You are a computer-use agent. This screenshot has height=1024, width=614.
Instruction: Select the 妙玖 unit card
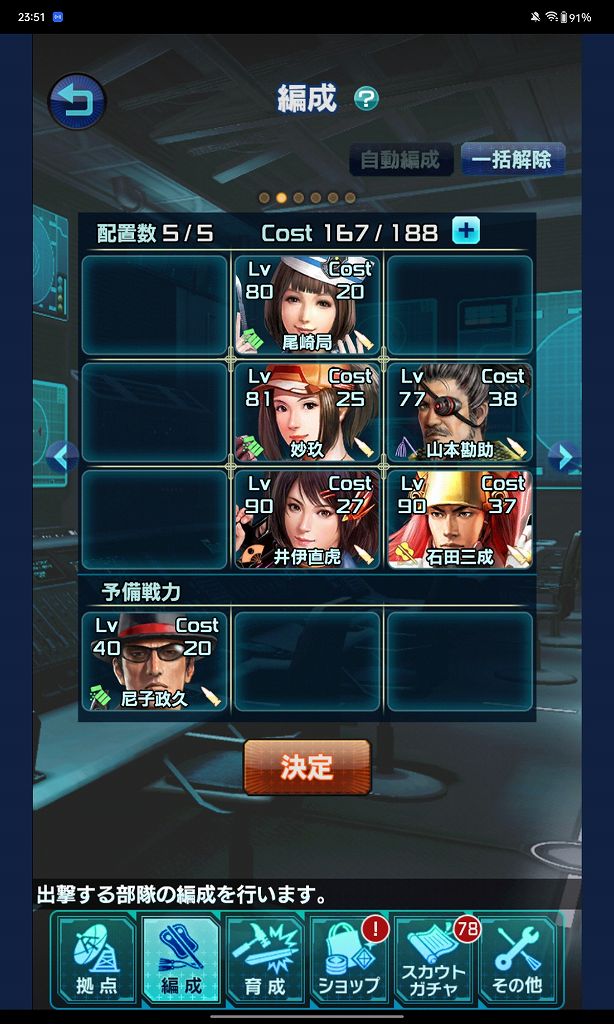307,412
